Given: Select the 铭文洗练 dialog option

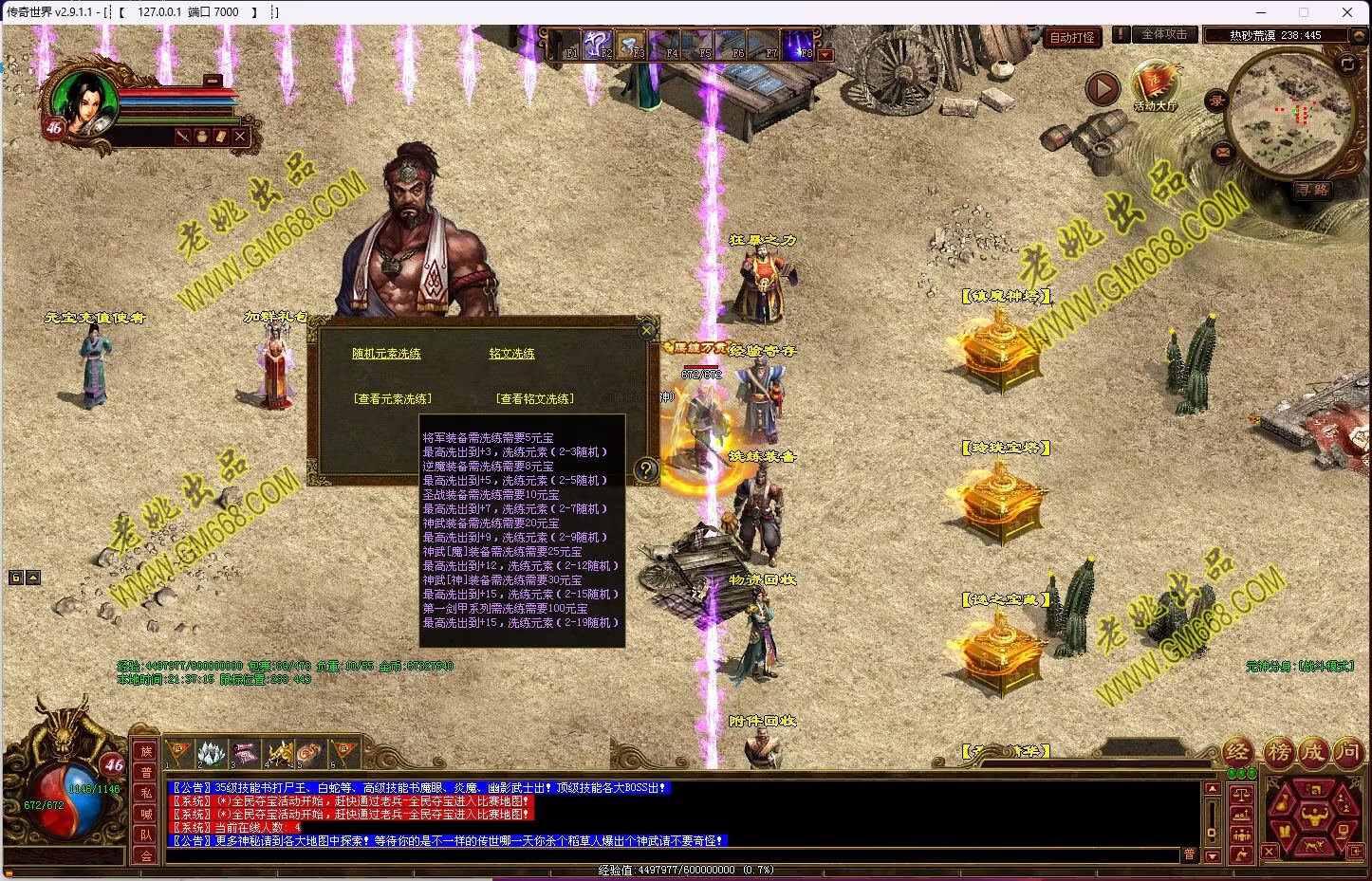Looking at the screenshot, I should [x=511, y=354].
